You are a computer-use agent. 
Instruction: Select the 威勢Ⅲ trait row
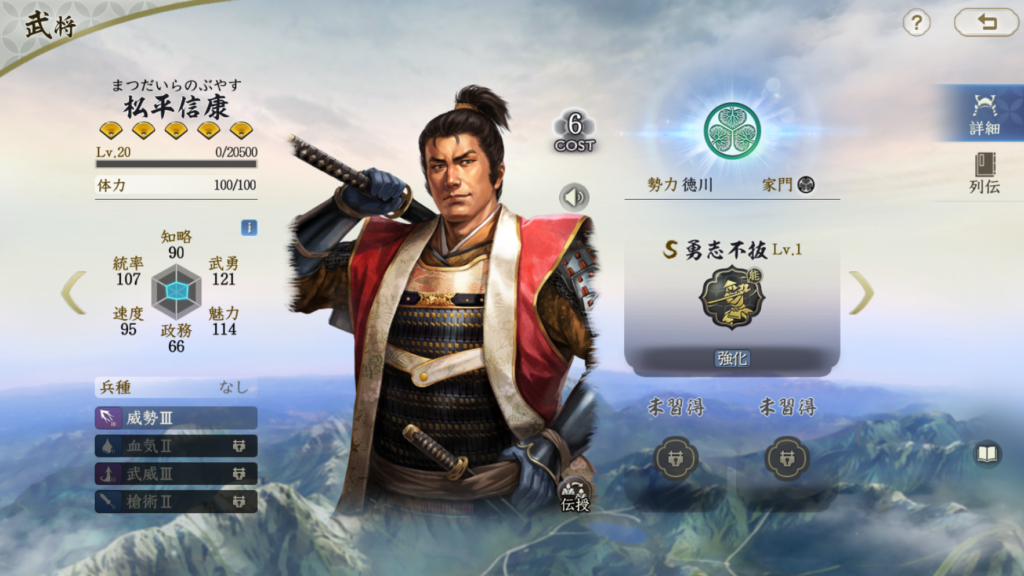pos(176,417)
